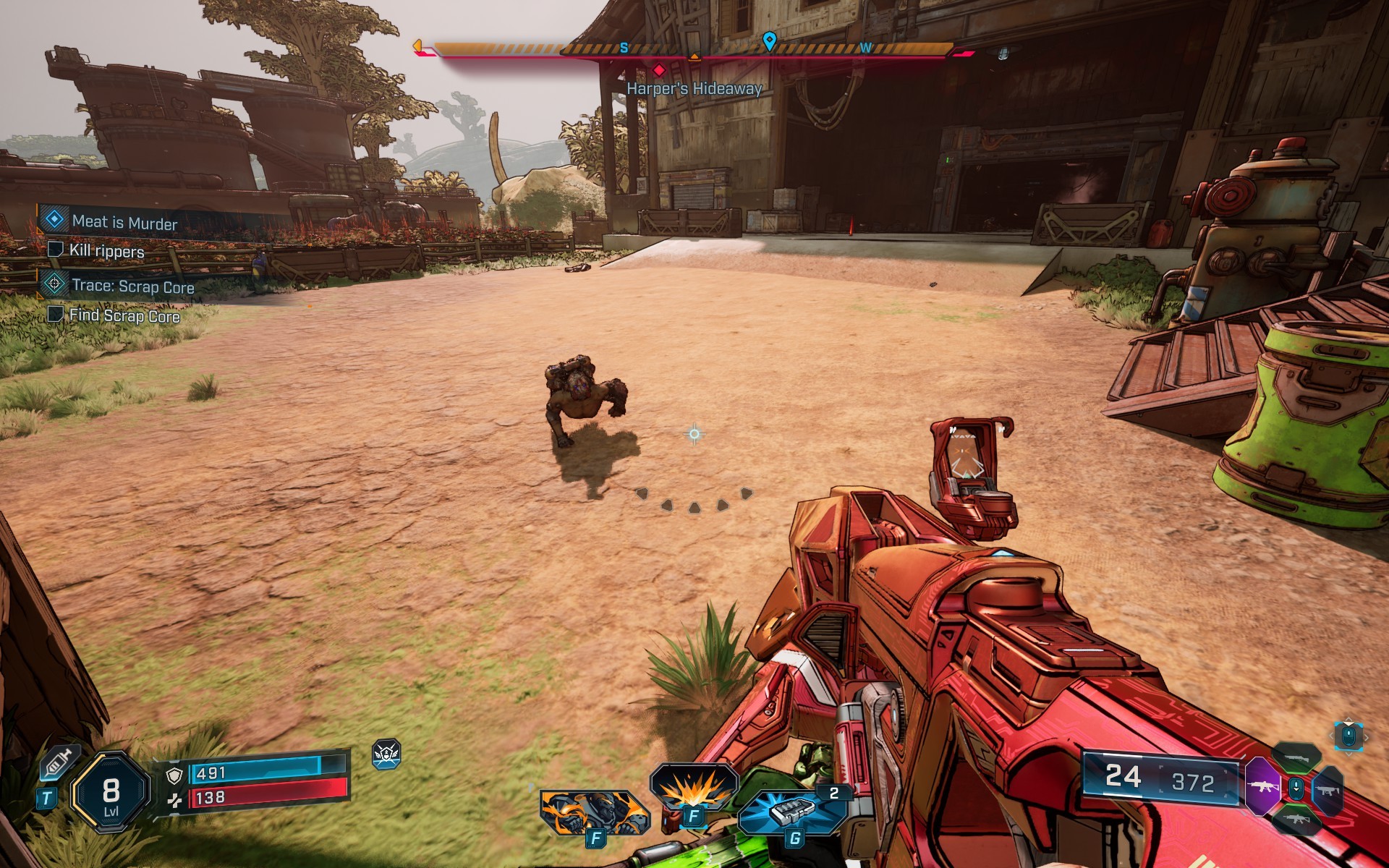Trigger the orange explosion ability icon

pyautogui.click(x=693, y=787)
